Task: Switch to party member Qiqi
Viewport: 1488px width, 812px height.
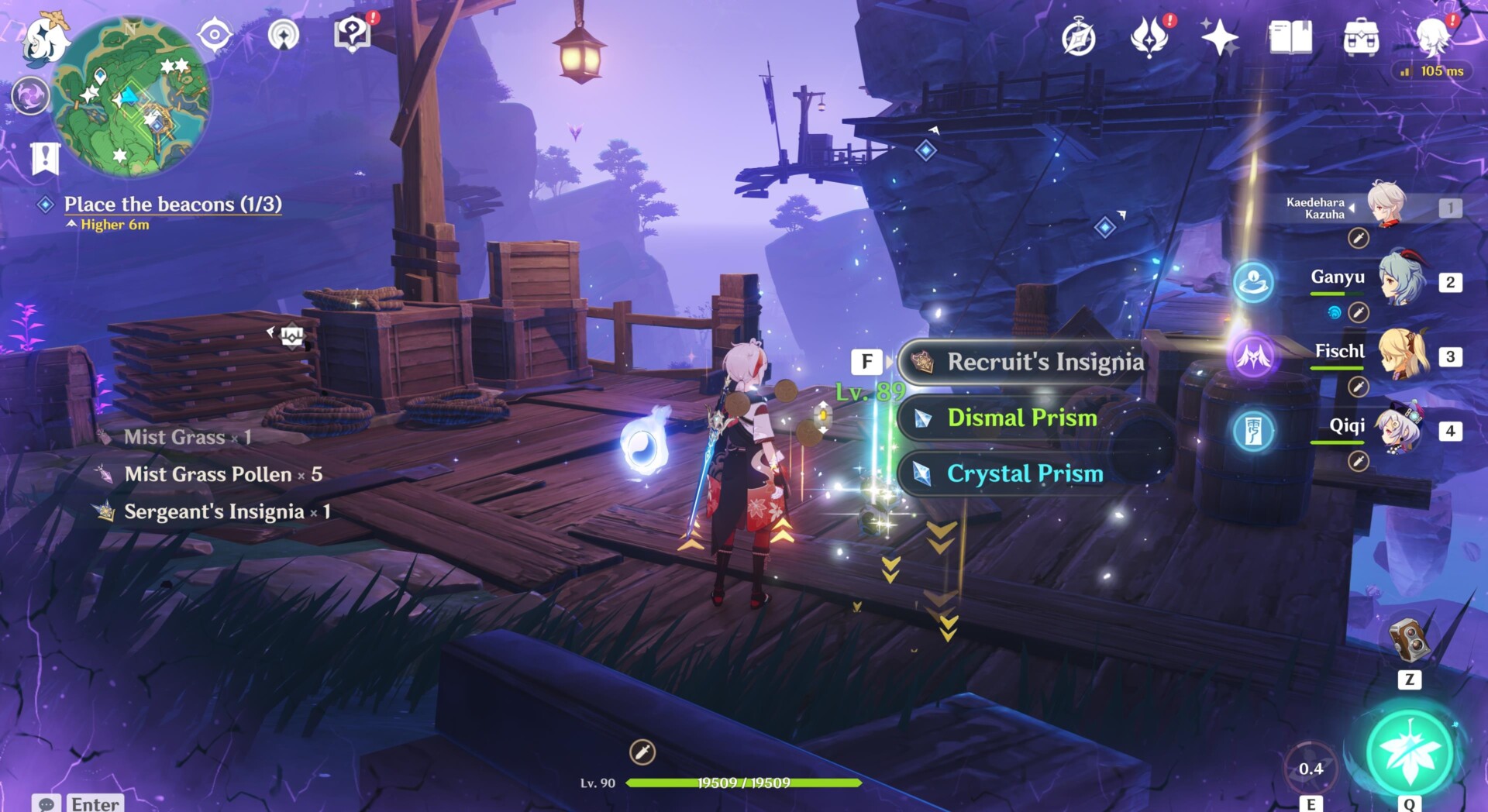Action: pos(1401,430)
